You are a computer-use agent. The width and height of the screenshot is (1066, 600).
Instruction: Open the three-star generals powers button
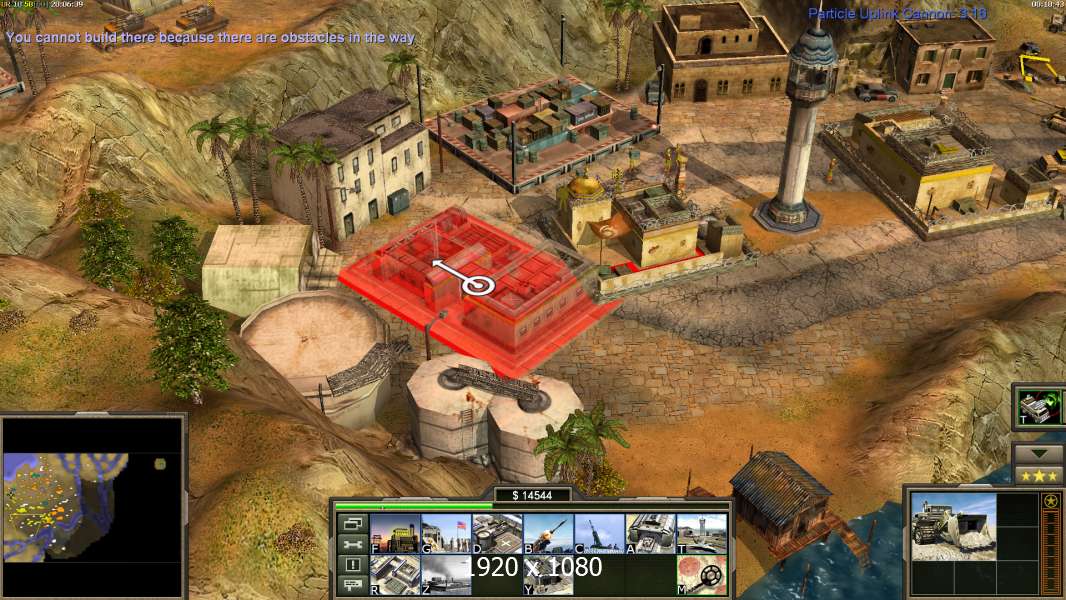pos(1039,475)
